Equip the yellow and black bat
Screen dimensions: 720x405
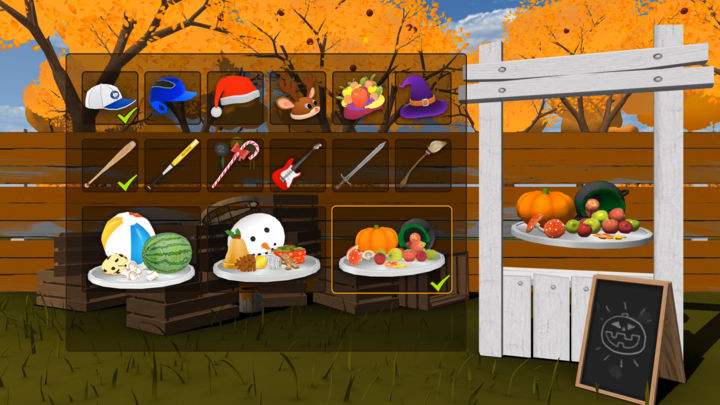coord(172,165)
